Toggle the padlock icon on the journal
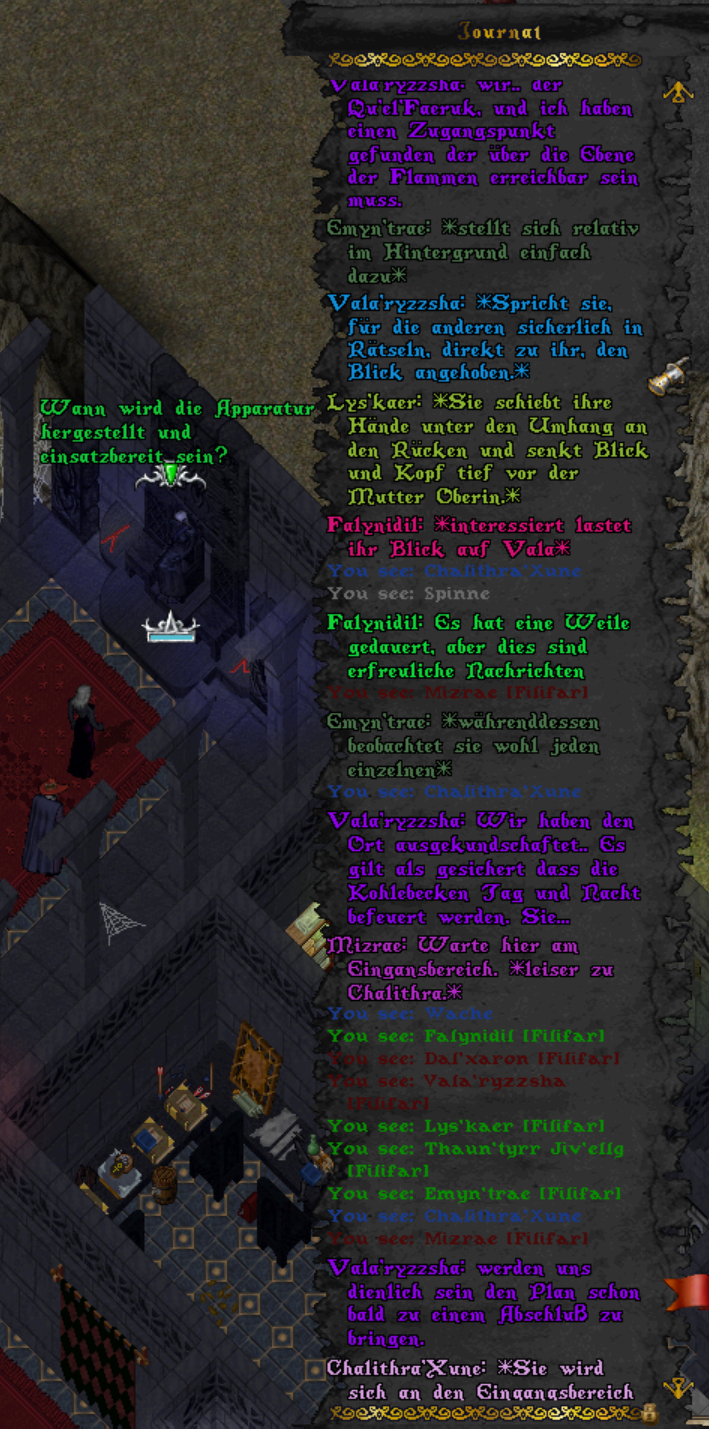The height and width of the screenshot is (1429, 709). [x=650, y=1412]
